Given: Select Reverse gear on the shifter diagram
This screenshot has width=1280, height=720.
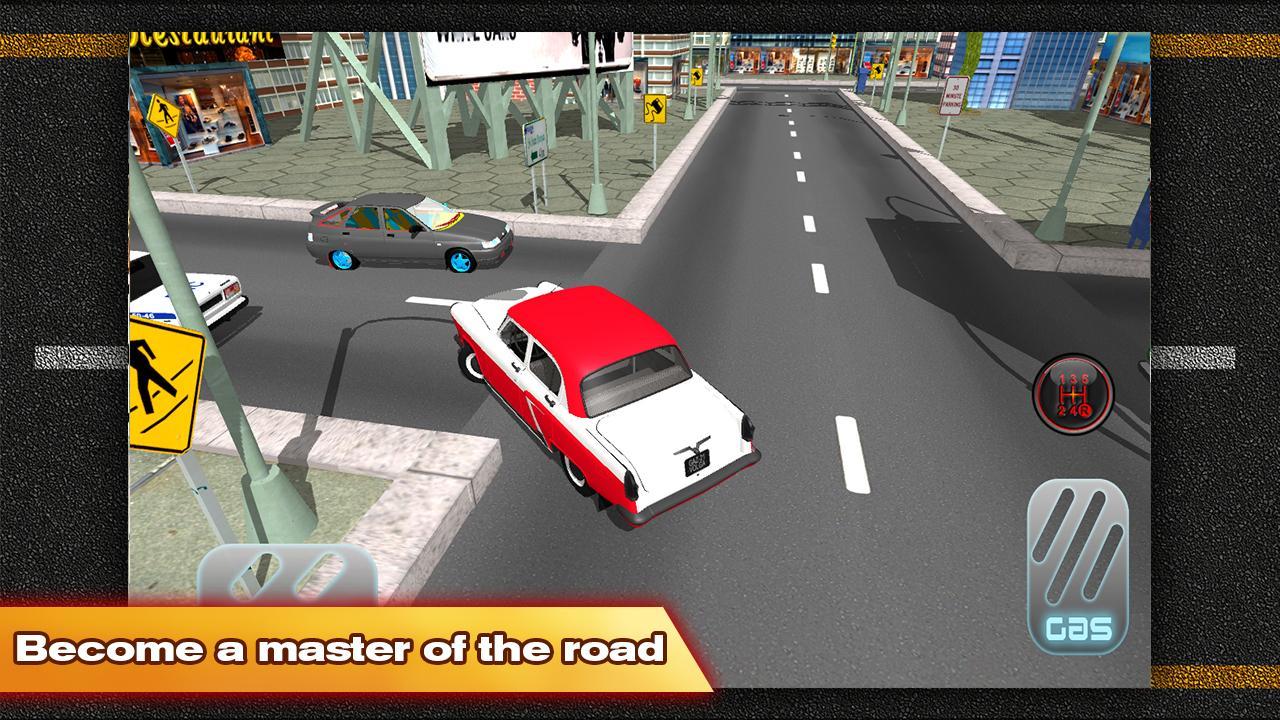Looking at the screenshot, I should [1083, 410].
